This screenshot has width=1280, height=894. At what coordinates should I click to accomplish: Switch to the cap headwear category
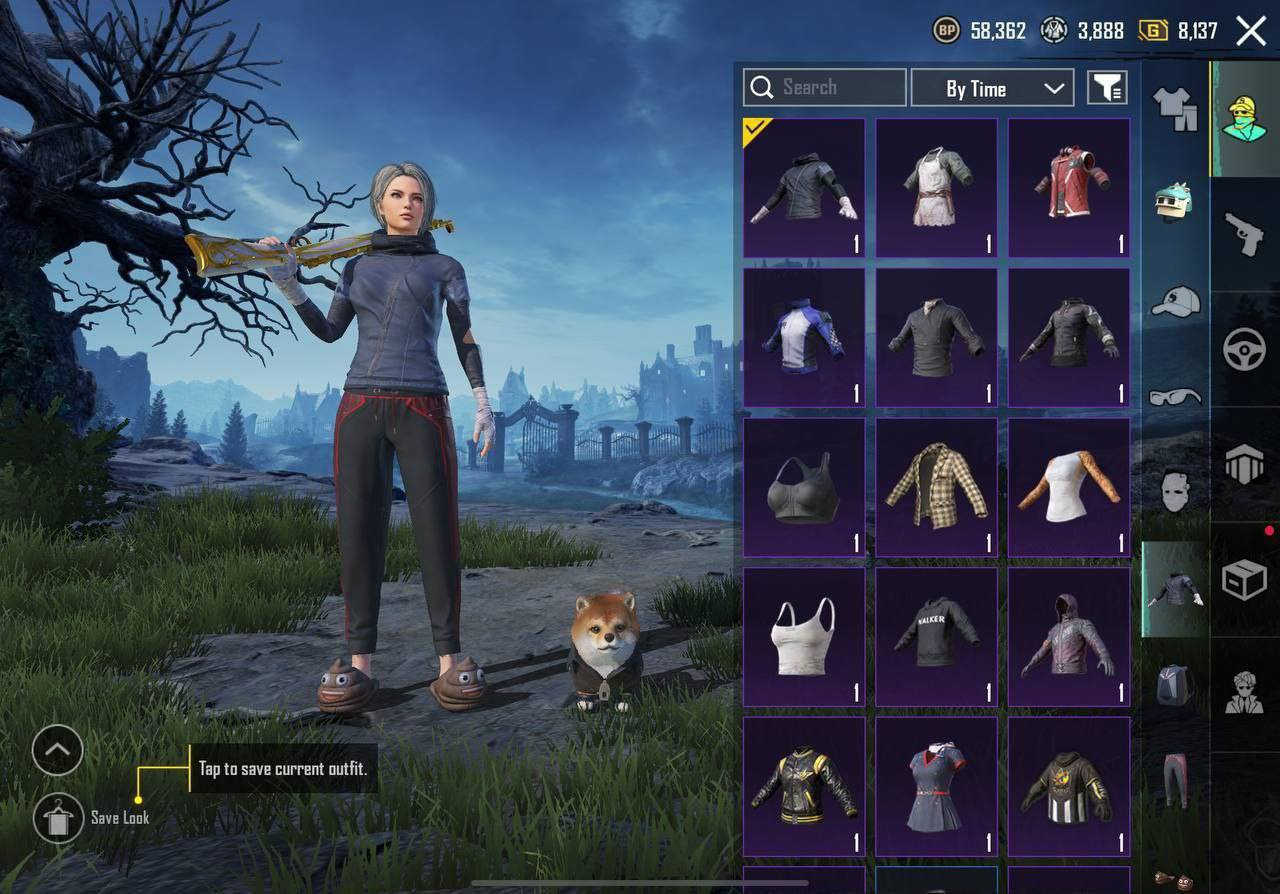(1175, 301)
